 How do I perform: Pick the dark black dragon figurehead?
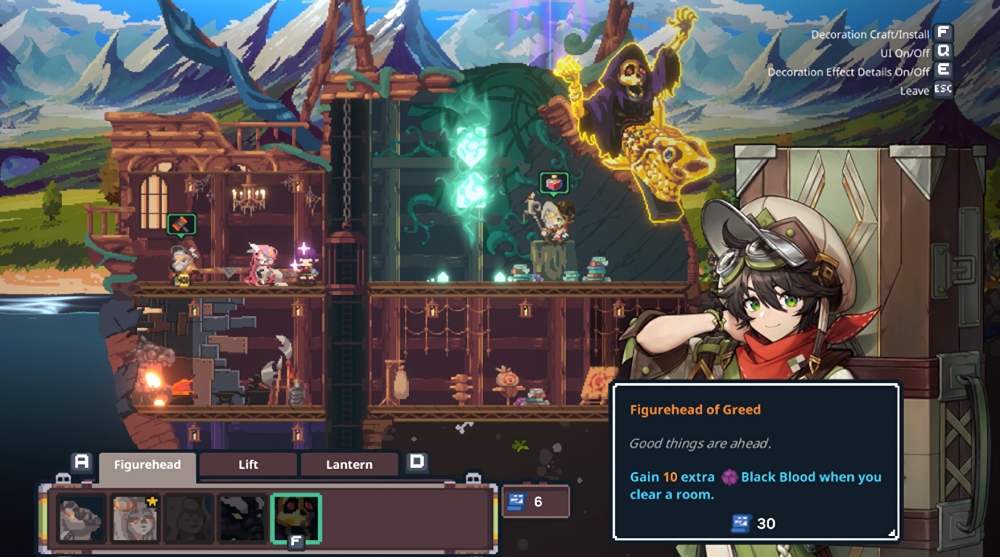243,518
